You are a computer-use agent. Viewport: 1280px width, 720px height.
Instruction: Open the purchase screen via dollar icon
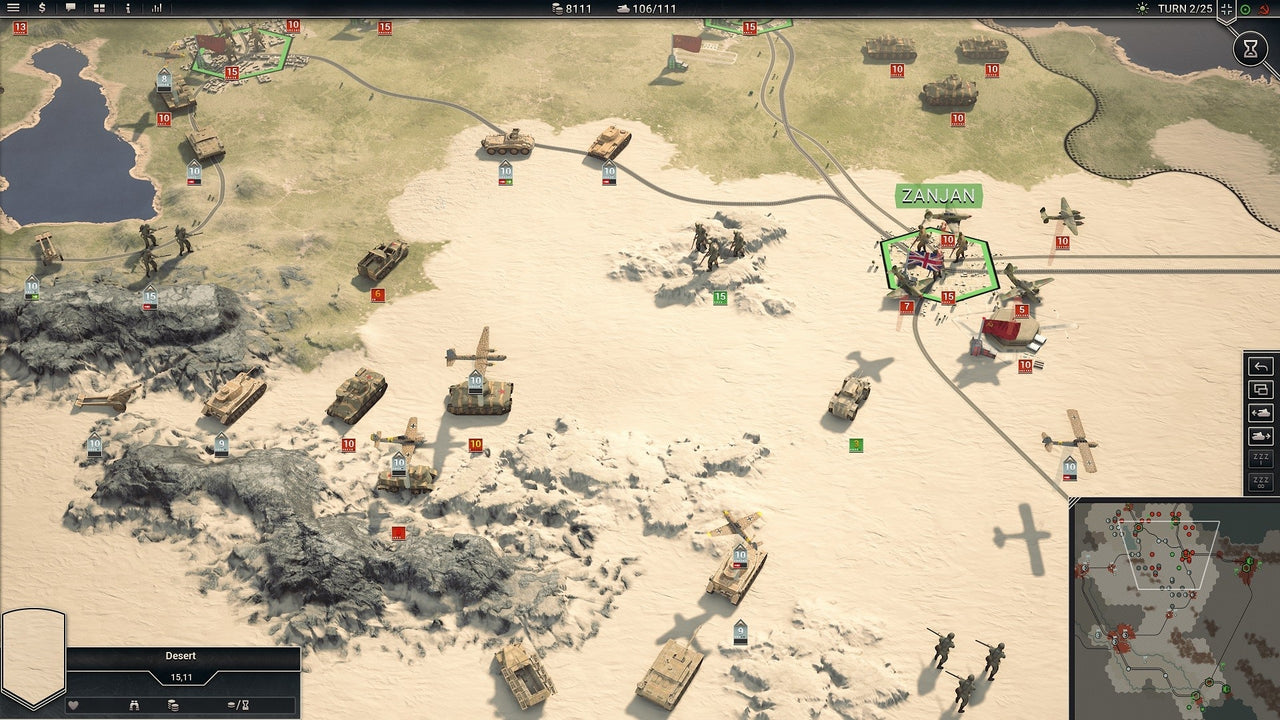[41, 8]
